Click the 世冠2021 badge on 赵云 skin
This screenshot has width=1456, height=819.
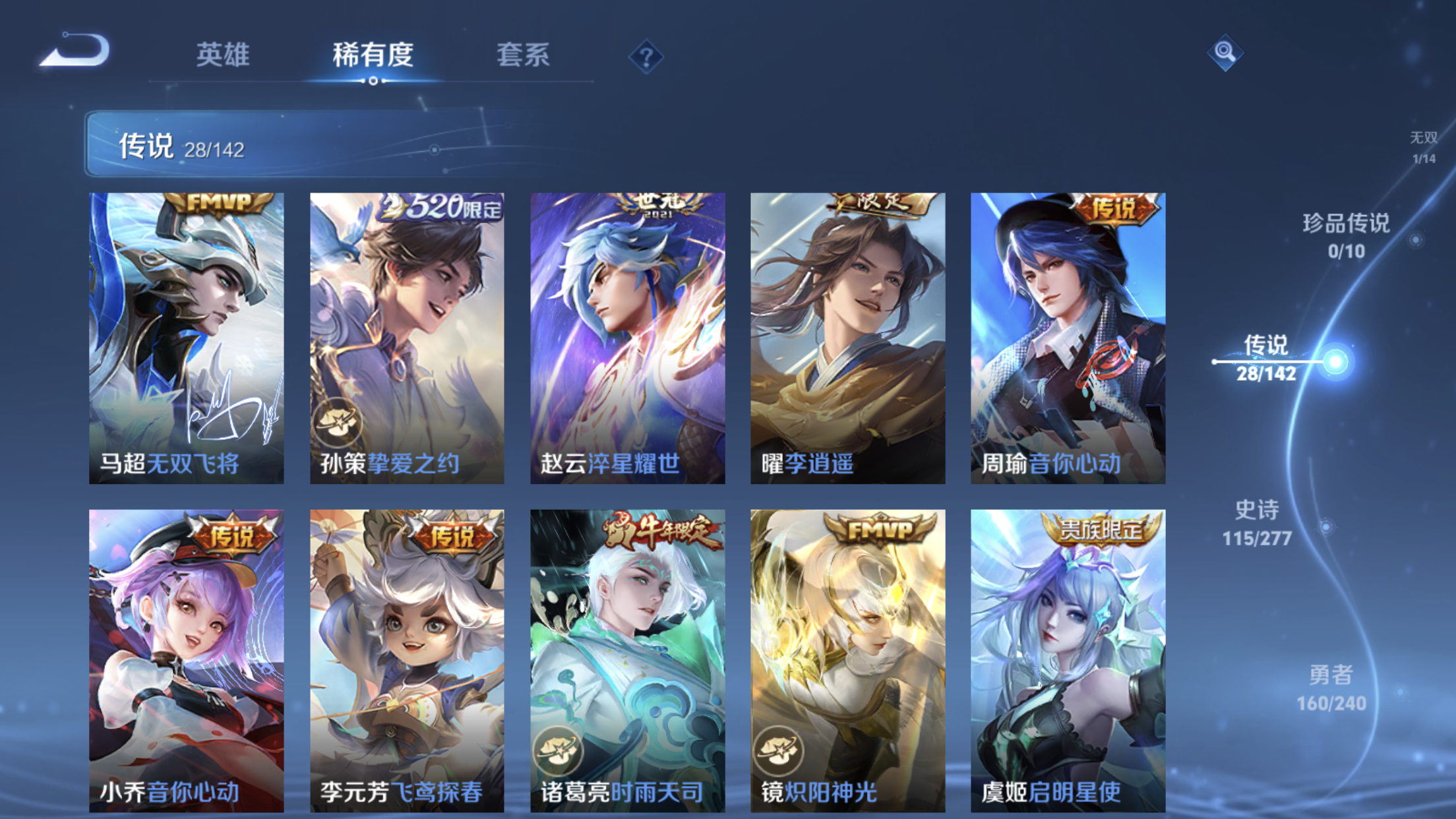point(660,204)
